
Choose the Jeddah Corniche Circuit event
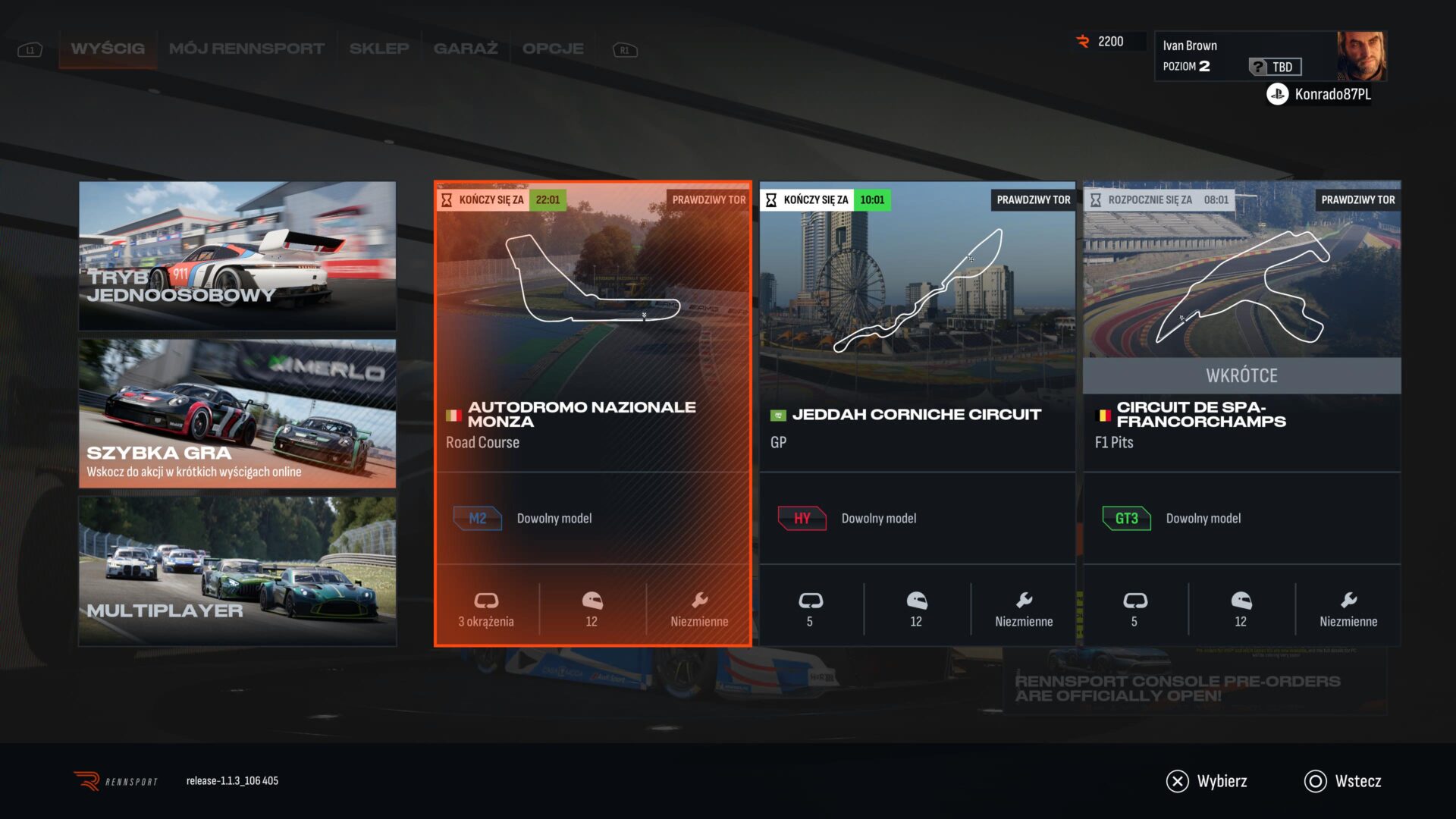(917, 413)
